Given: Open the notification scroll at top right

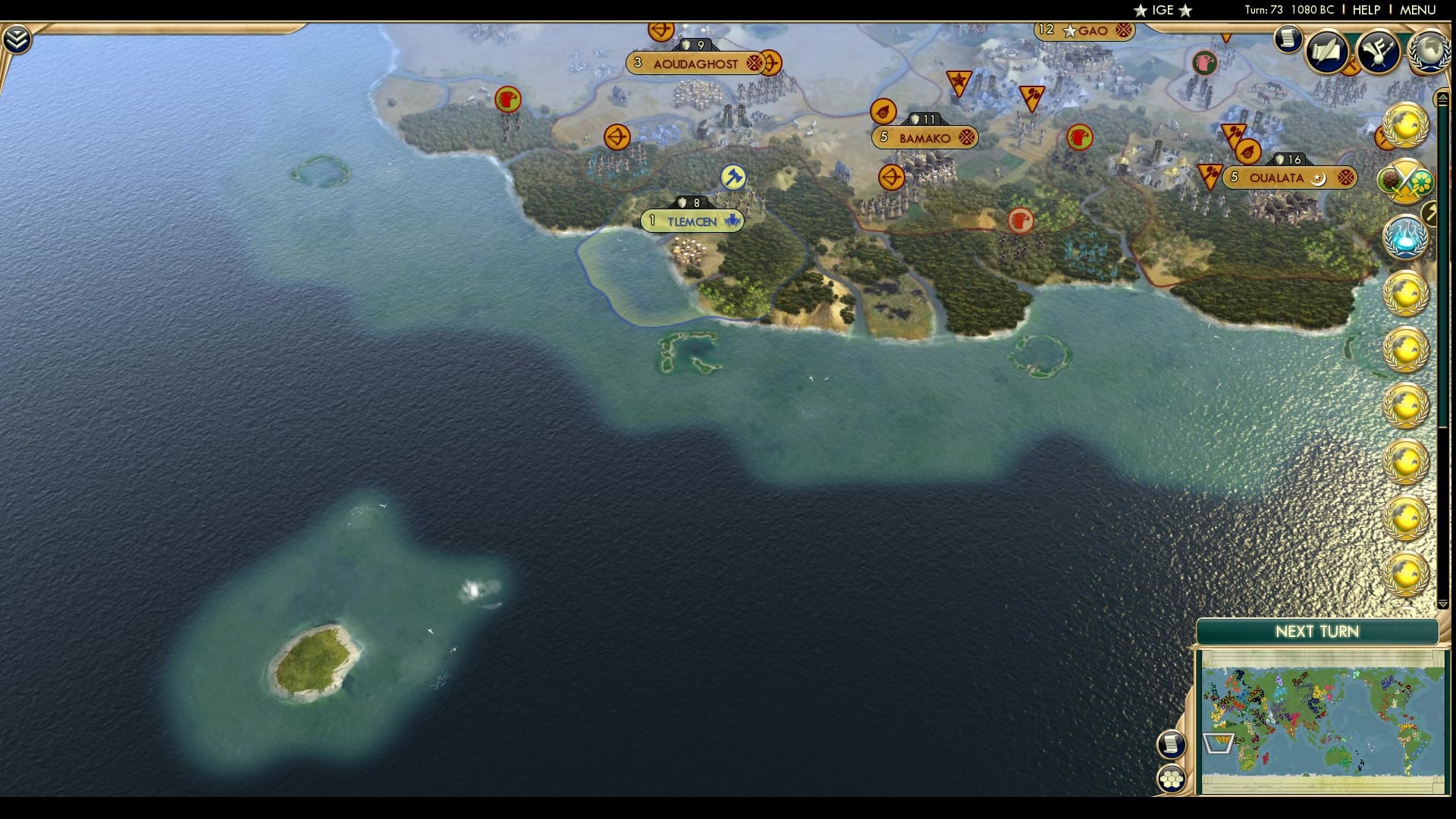Looking at the screenshot, I should coord(1289,36).
